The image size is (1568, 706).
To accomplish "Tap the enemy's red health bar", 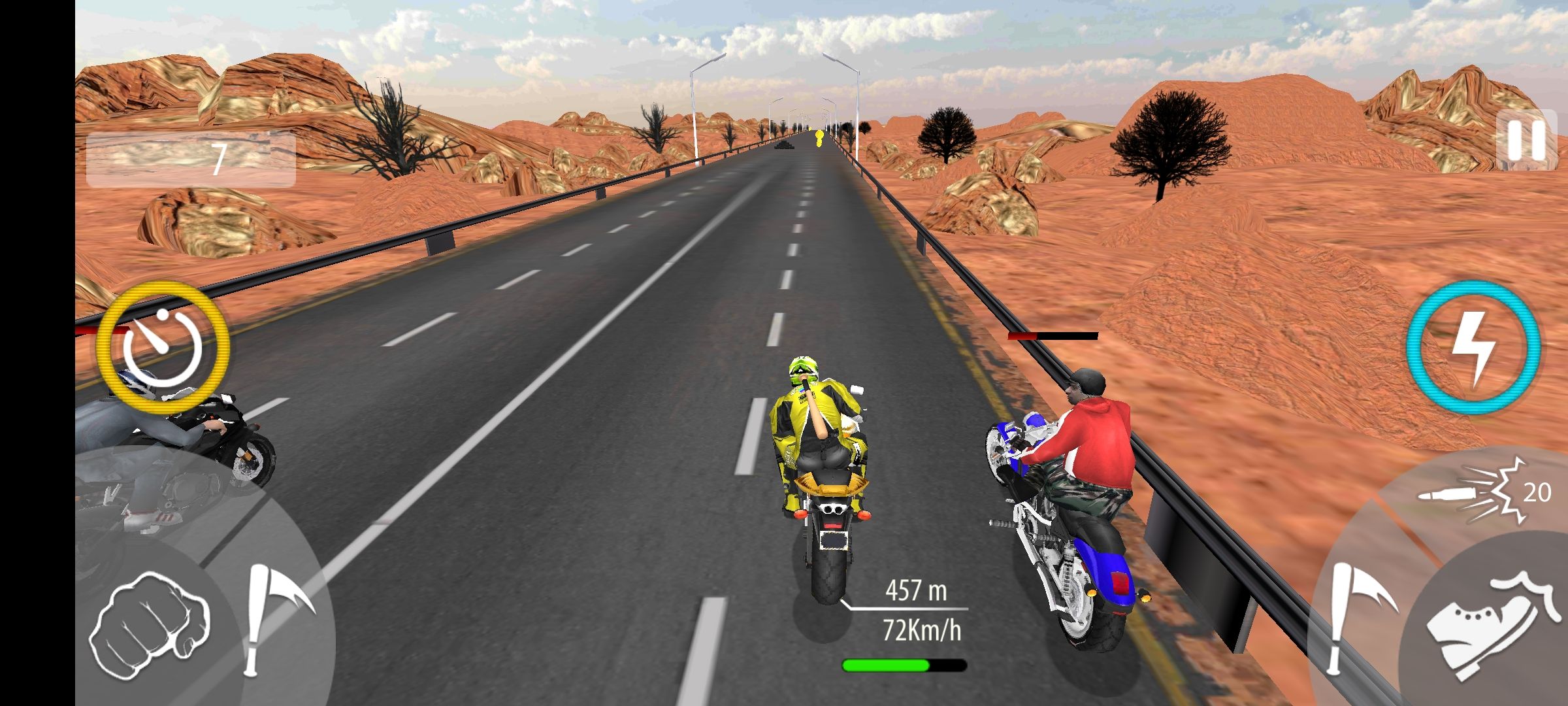I will 1052,335.
